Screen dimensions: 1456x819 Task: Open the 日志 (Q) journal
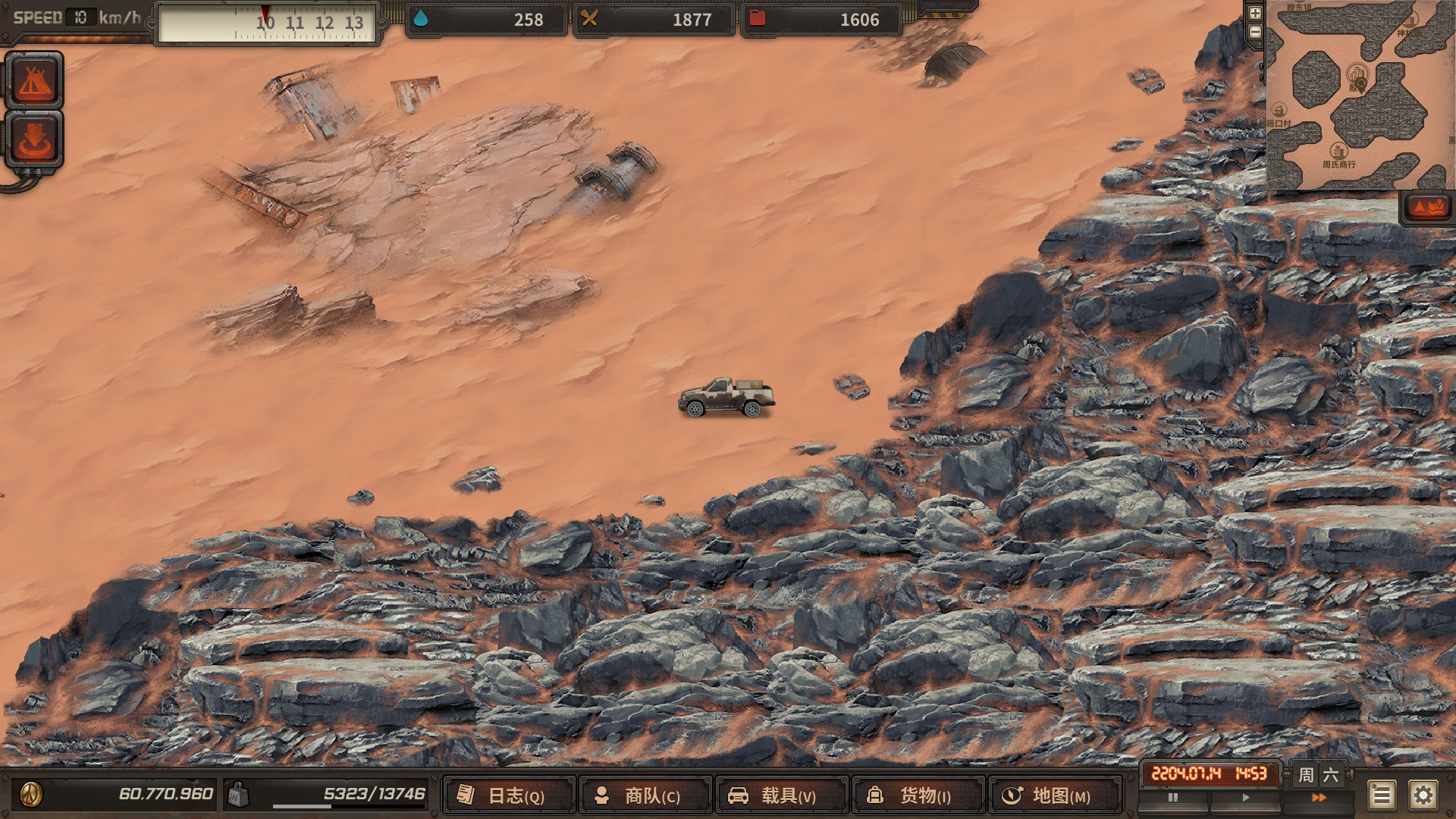tap(509, 795)
